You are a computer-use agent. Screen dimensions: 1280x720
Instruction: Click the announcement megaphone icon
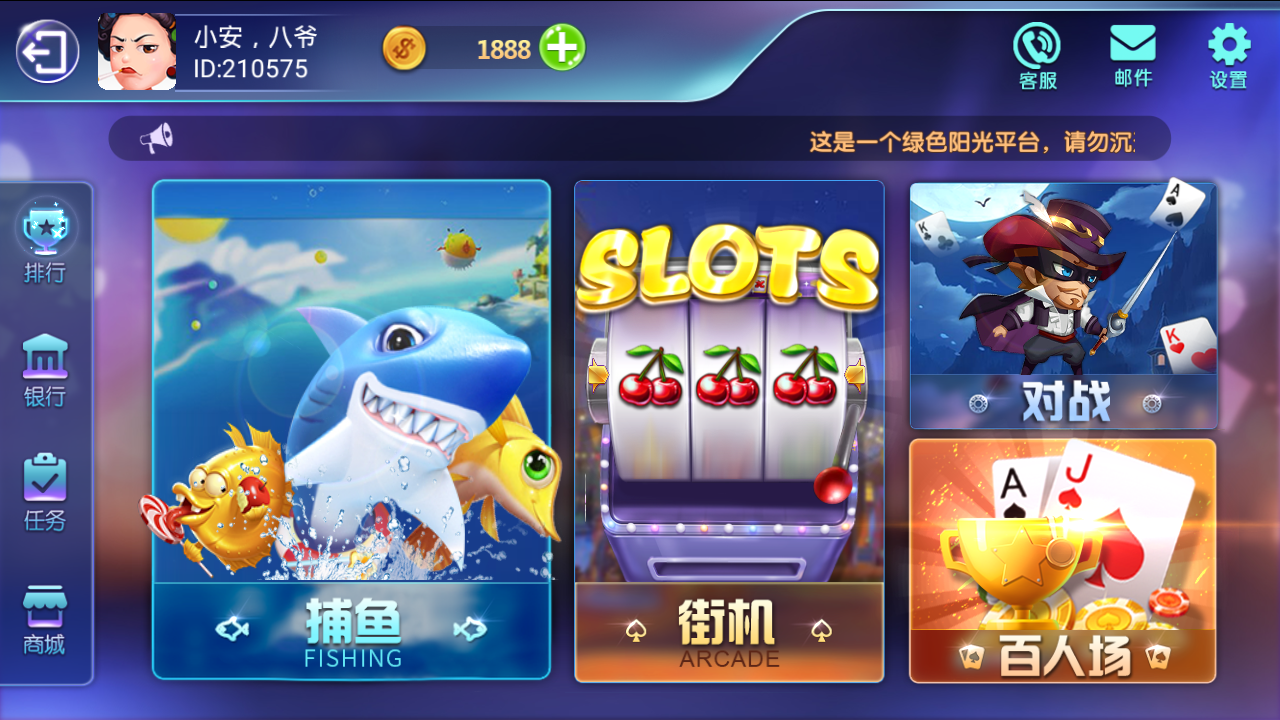pos(150,137)
